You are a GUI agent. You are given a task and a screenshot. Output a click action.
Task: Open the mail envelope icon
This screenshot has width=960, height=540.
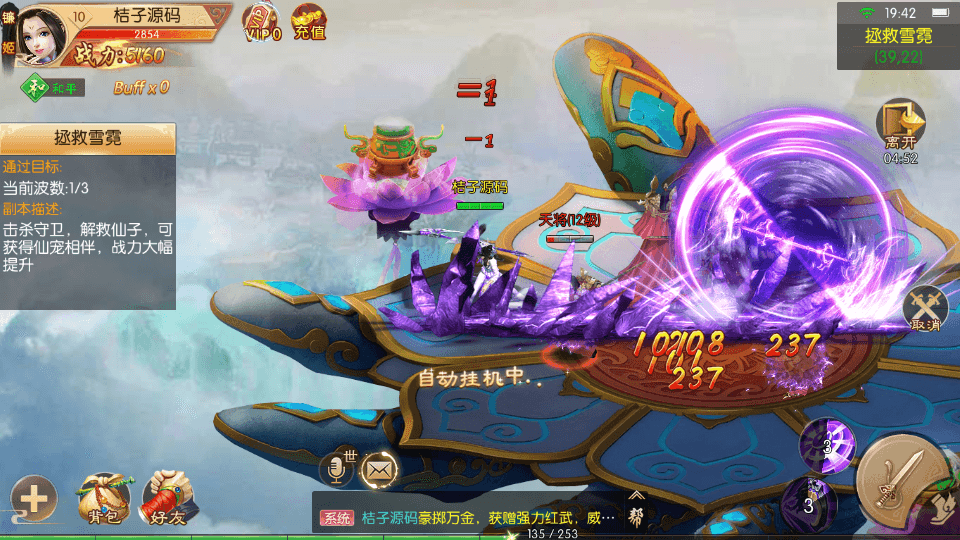[x=380, y=468]
